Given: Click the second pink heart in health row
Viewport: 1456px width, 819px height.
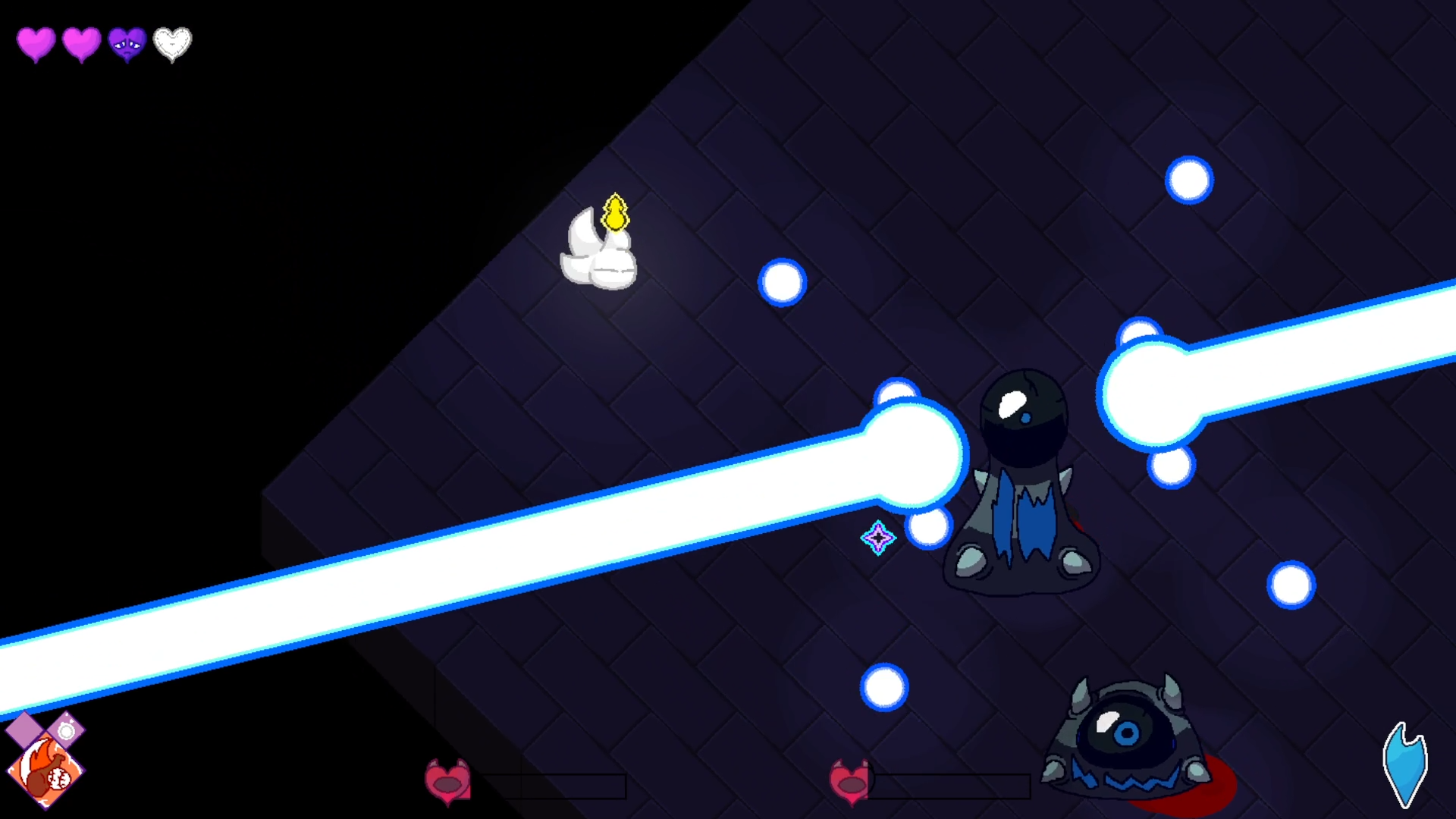Looking at the screenshot, I should [x=81, y=44].
